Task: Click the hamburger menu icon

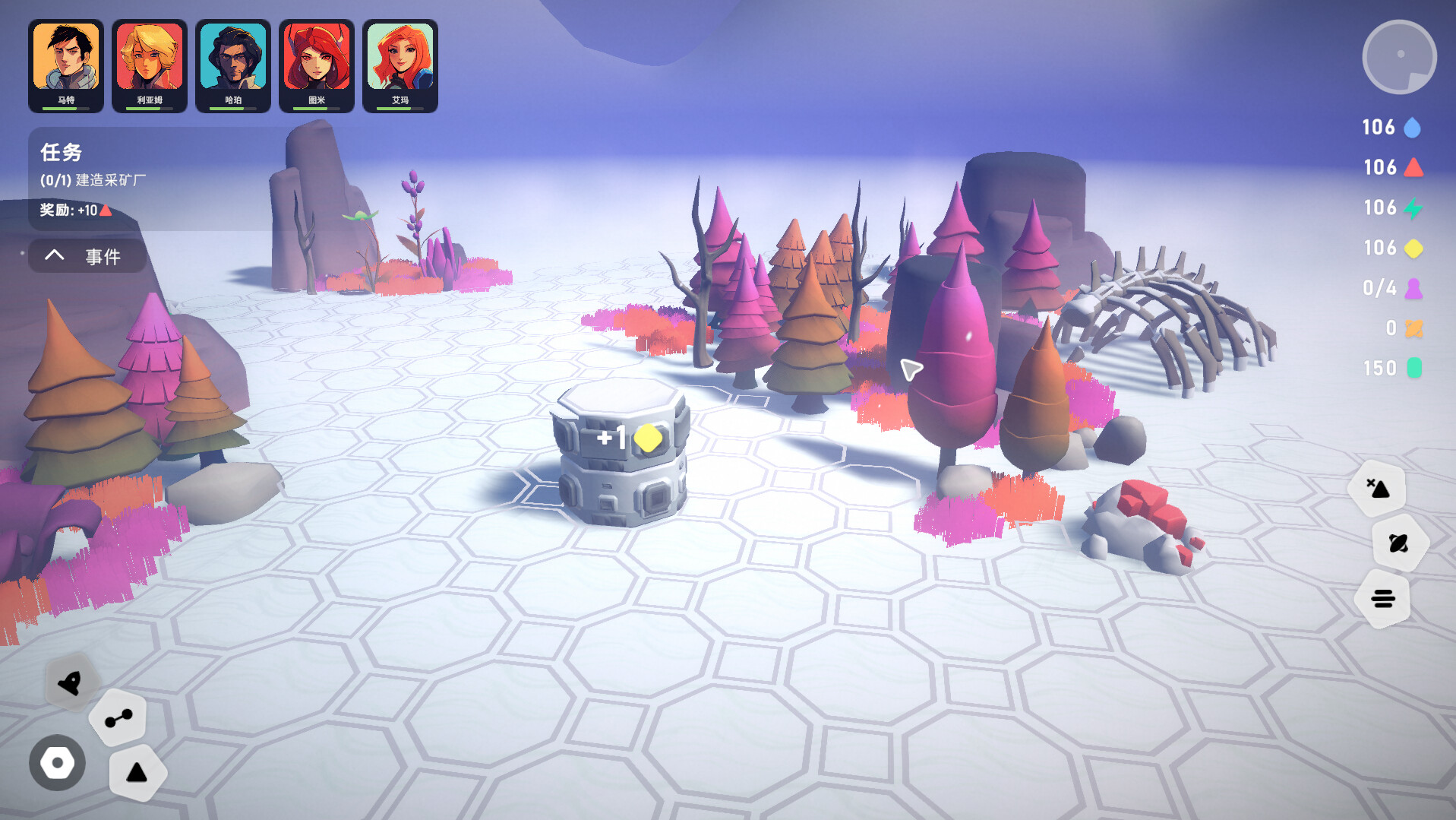Action: (1382, 600)
